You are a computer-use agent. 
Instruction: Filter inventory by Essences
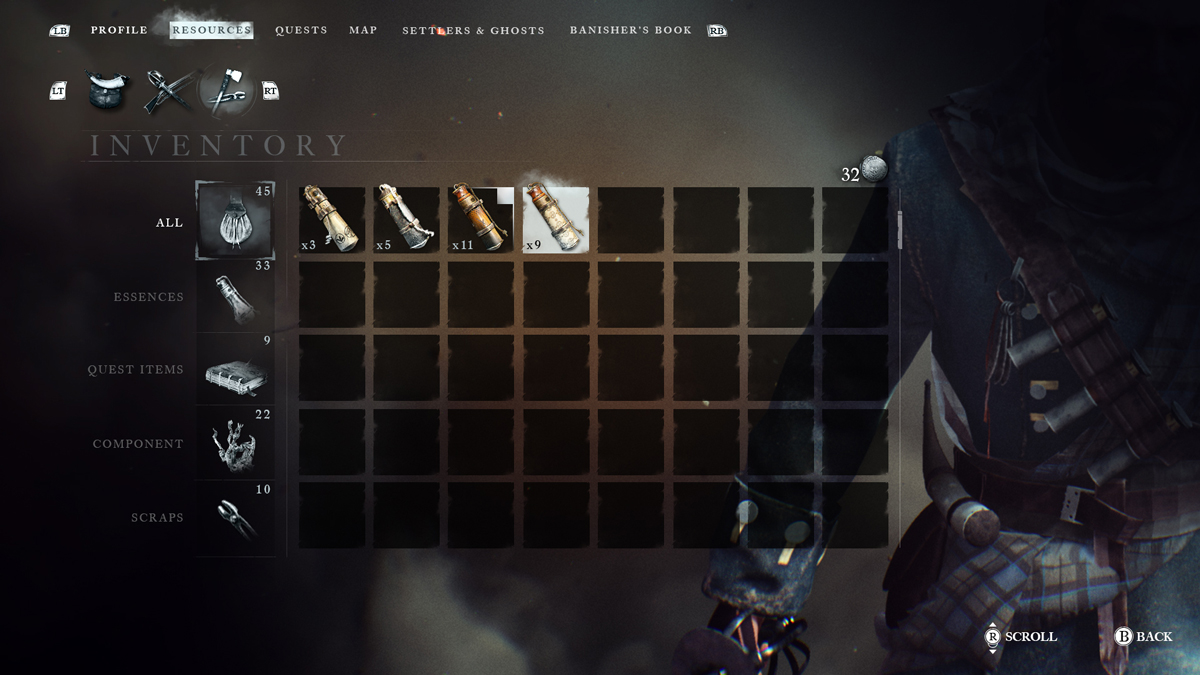click(234, 296)
